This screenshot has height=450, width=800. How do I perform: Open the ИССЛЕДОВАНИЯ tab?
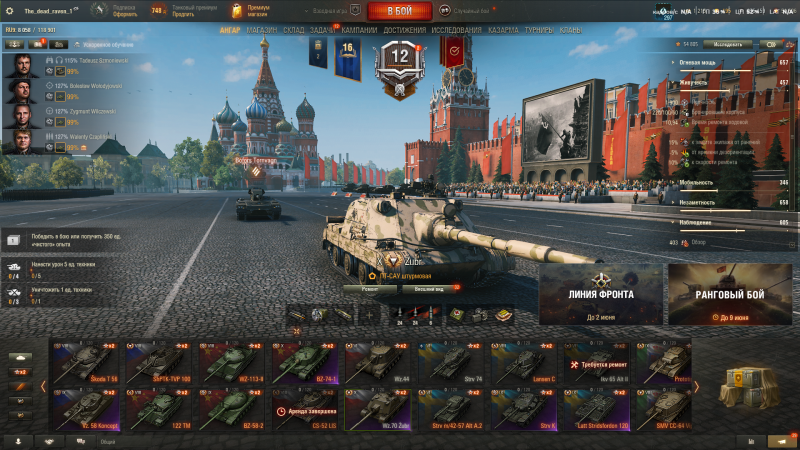click(456, 30)
